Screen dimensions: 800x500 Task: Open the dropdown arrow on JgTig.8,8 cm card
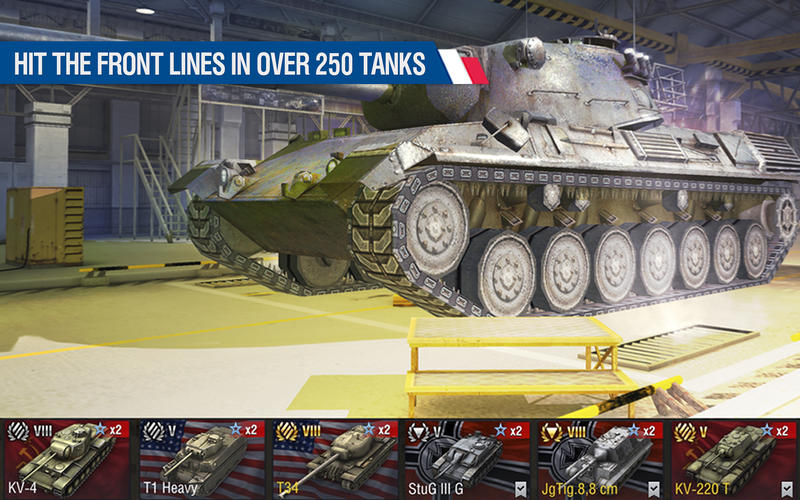[653, 489]
